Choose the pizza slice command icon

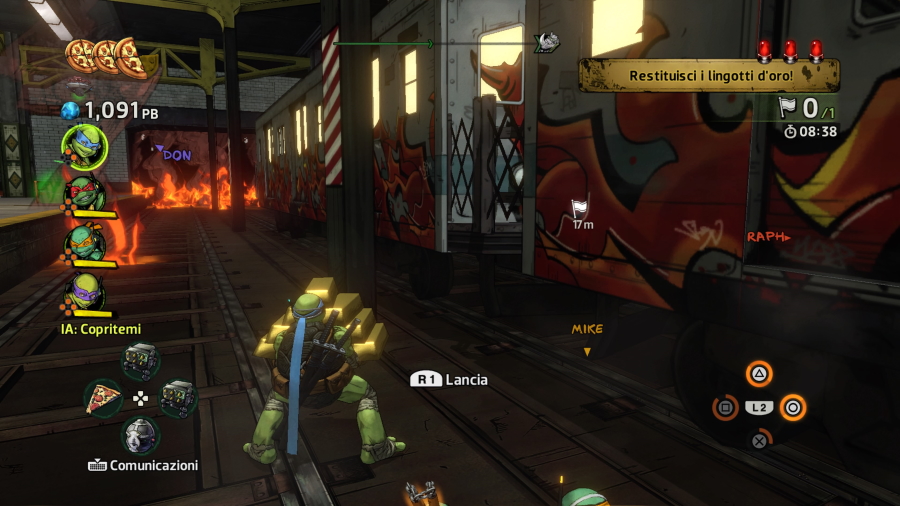[103, 397]
